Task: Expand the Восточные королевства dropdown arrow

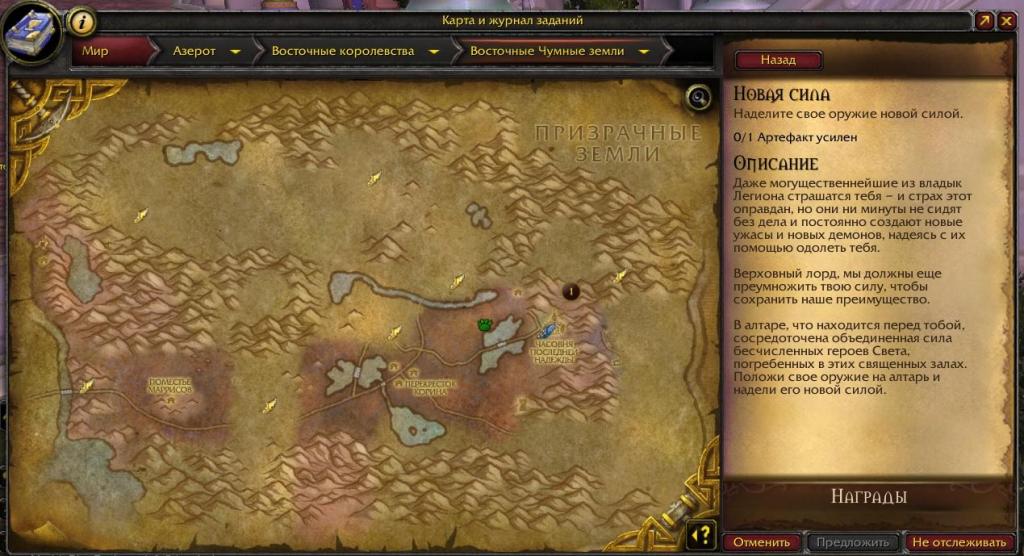Action: [x=434, y=51]
